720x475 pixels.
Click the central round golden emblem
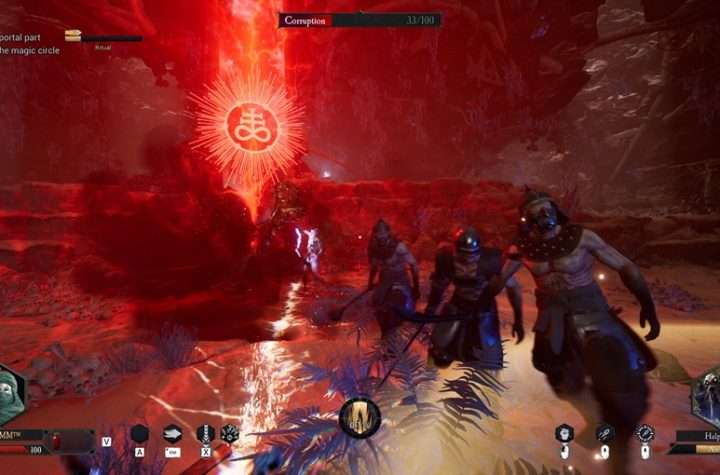360,418
